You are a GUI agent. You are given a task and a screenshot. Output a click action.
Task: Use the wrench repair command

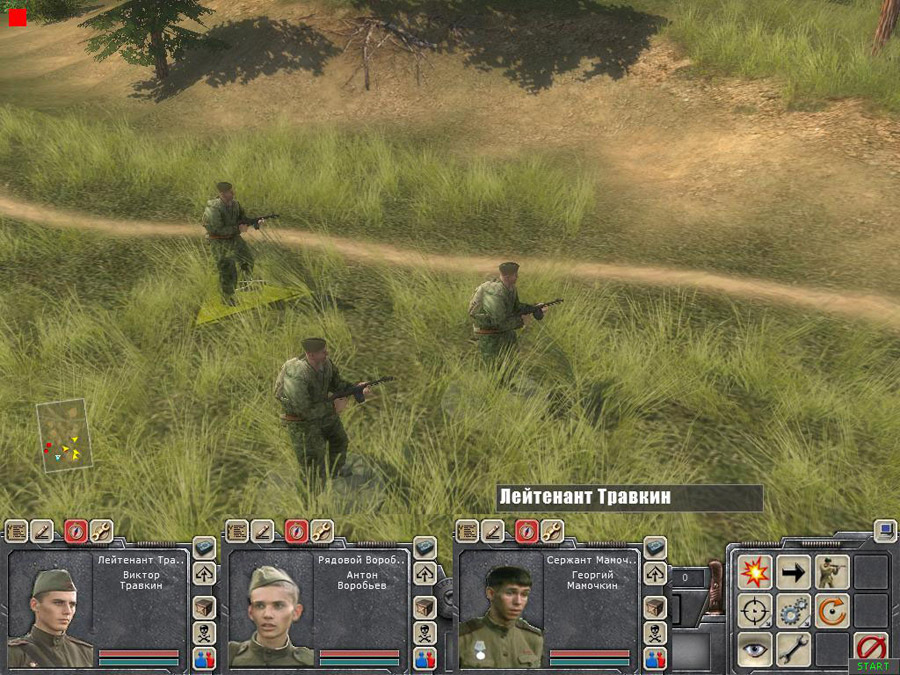click(x=793, y=648)
